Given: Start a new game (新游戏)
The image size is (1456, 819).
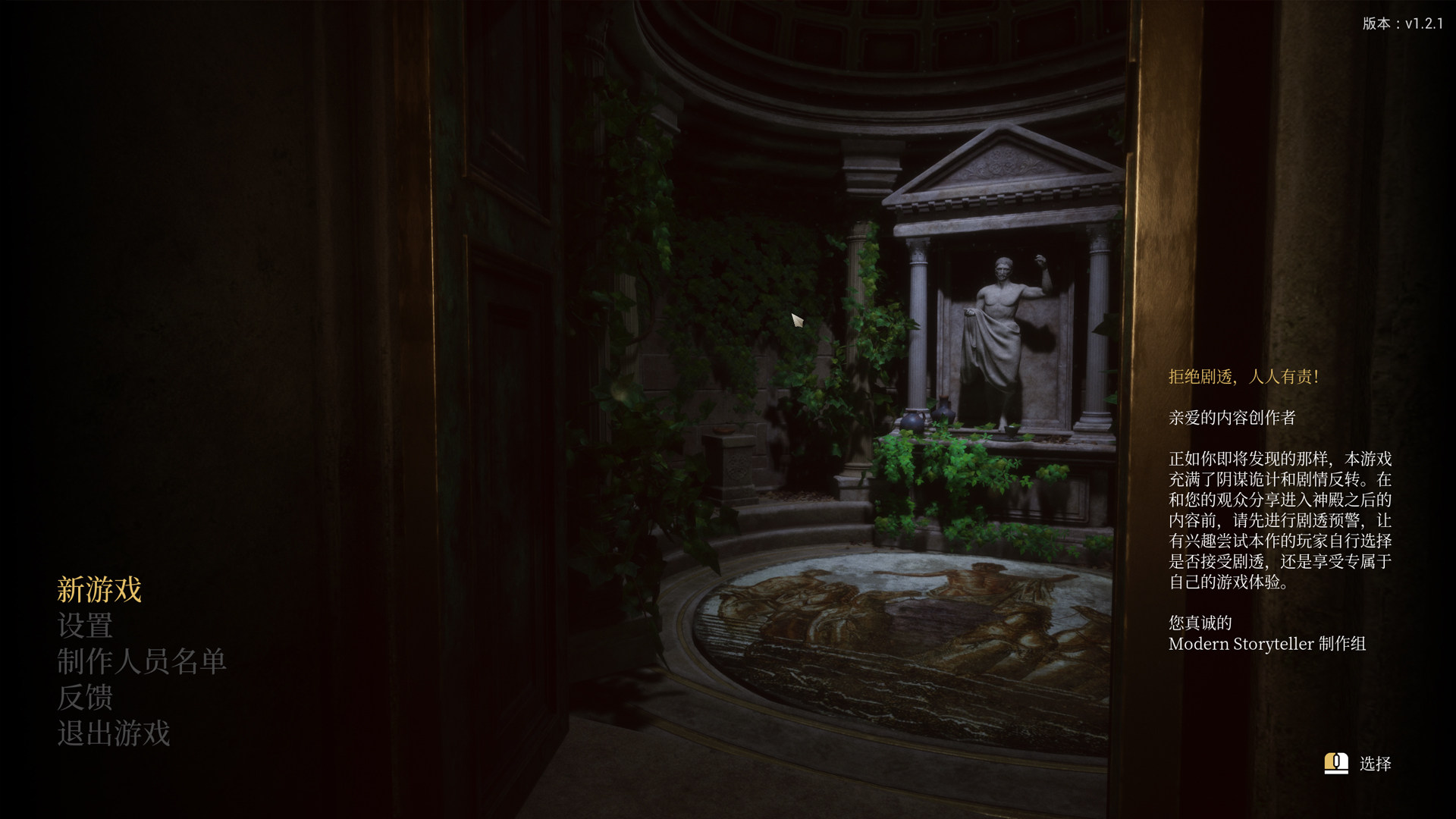Looking at the screenshot, I should 99,589.
